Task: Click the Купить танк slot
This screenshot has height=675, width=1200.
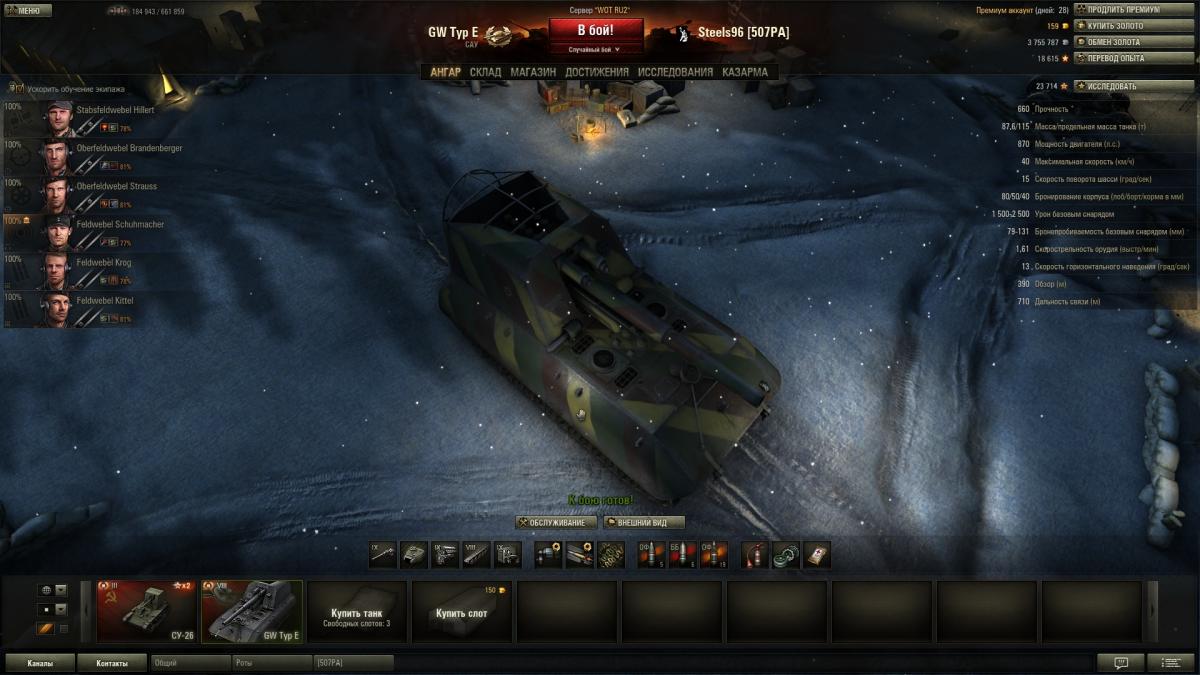Action: pyautogui.click(x=357, y=612)
